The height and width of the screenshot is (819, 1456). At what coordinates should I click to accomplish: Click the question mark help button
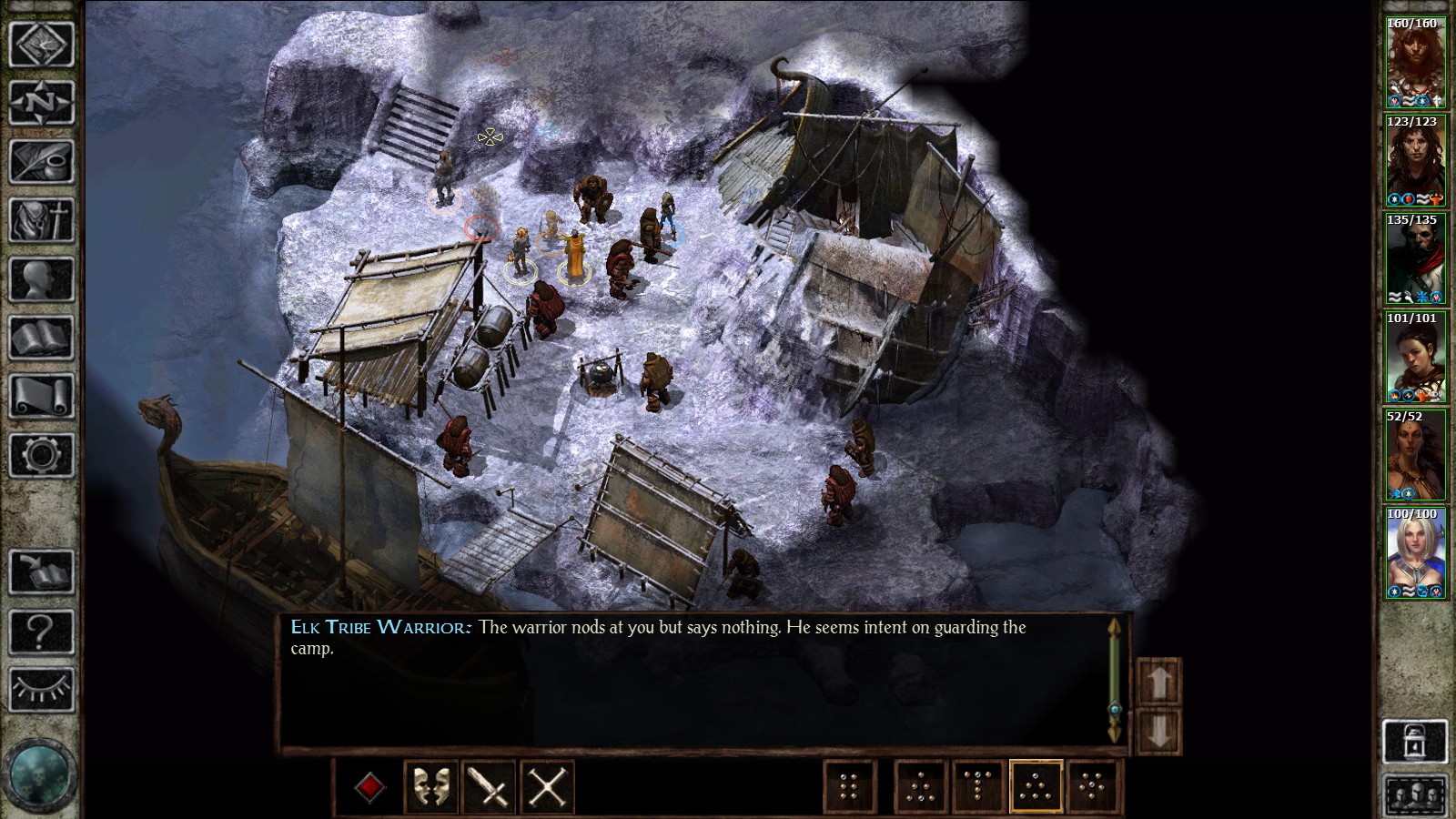pos(41,631)
